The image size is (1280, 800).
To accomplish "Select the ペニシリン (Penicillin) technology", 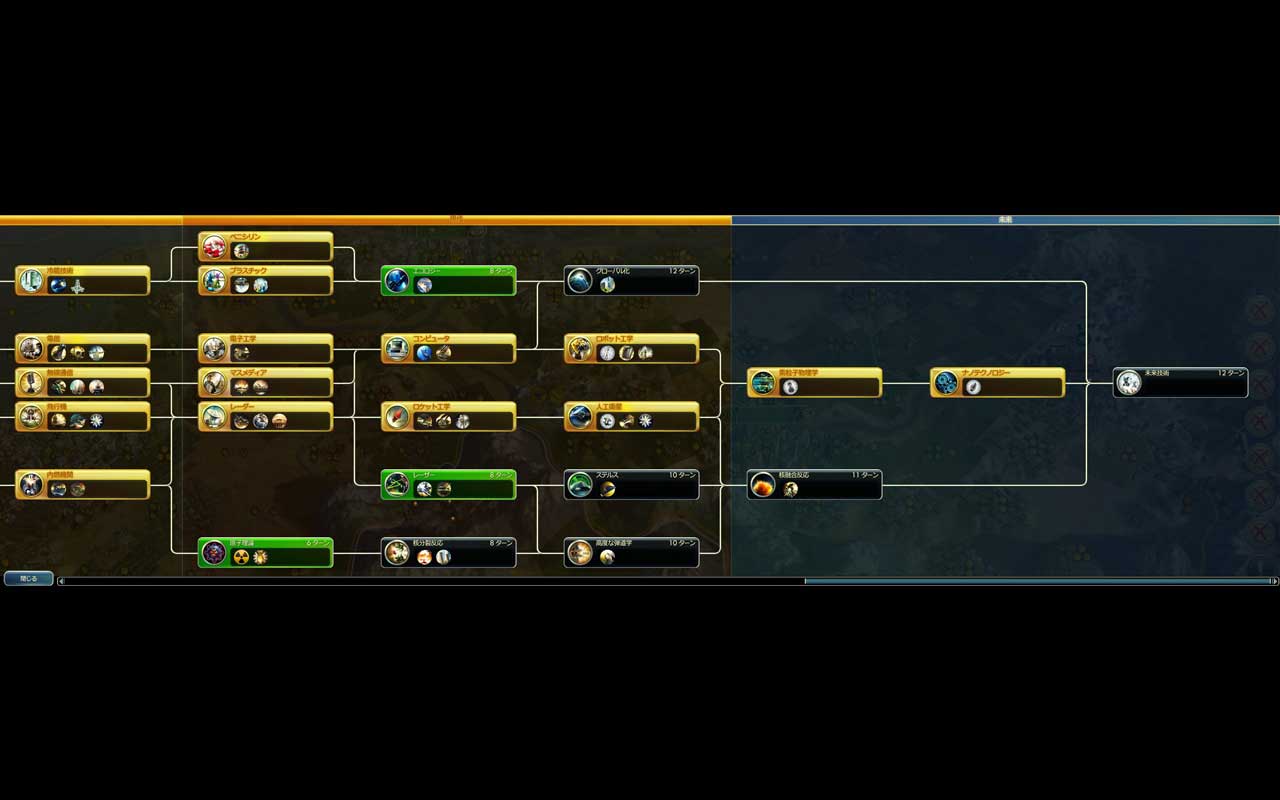I will (266, 246).
